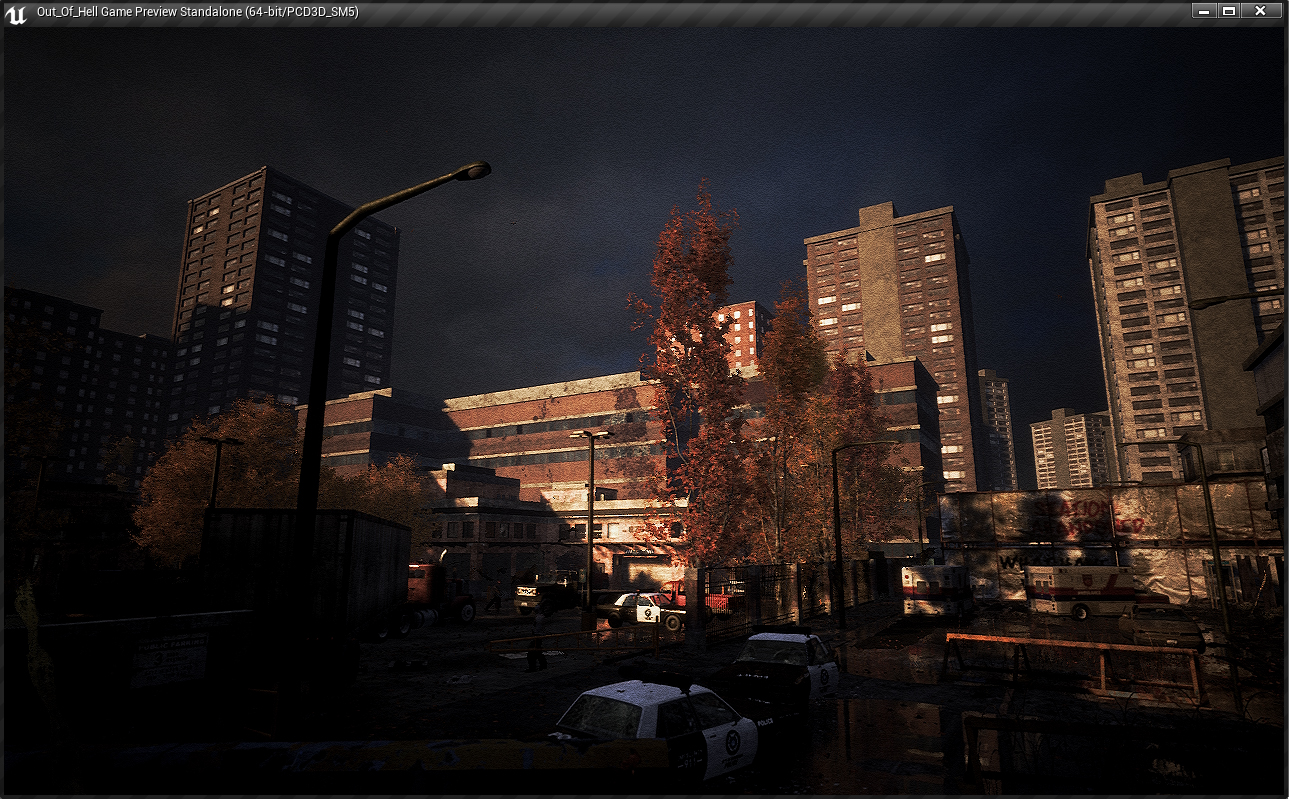
Task: Close the game preview window
Action: [1260, 11]
